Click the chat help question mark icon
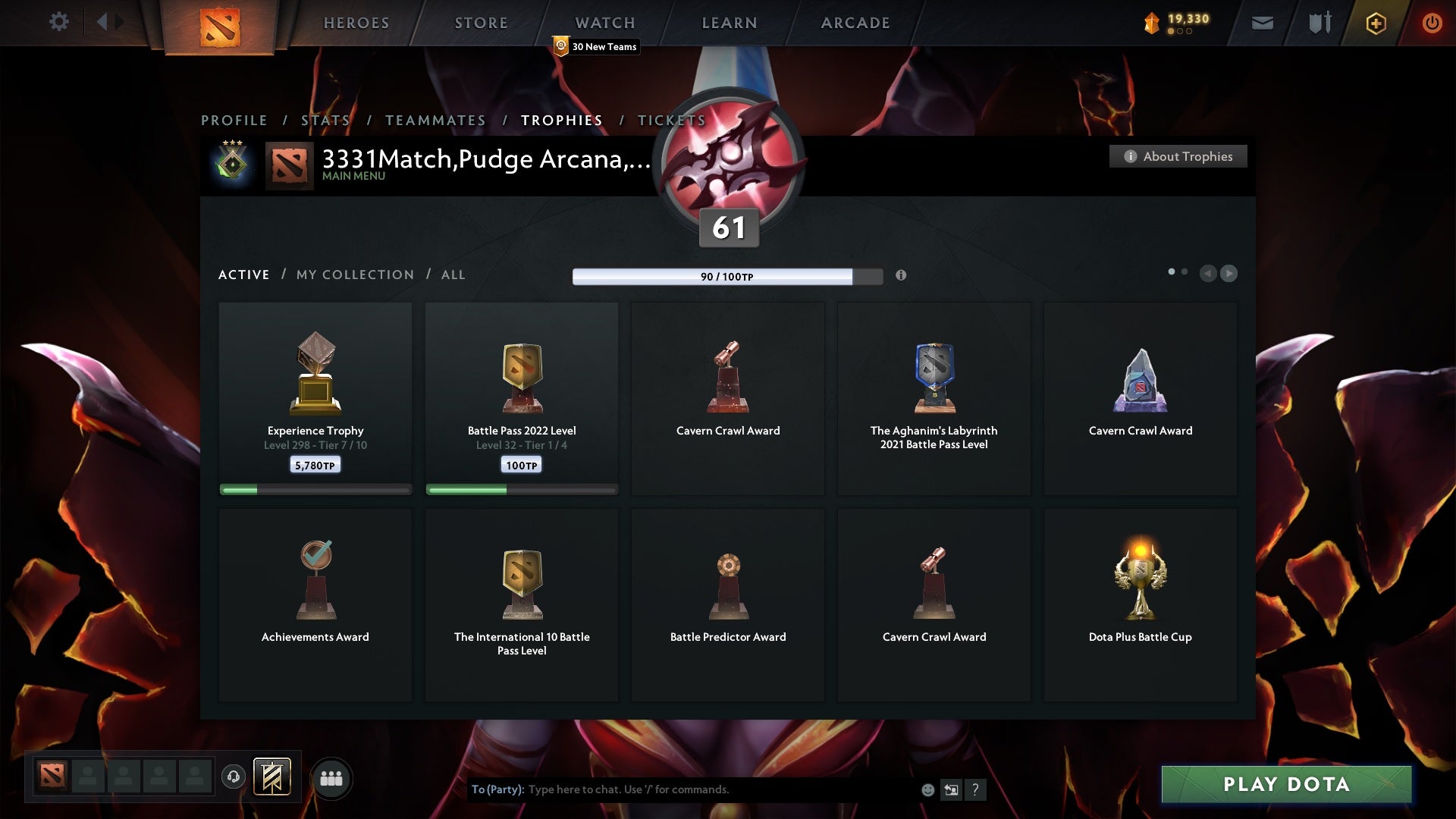 tap(976, 789)
